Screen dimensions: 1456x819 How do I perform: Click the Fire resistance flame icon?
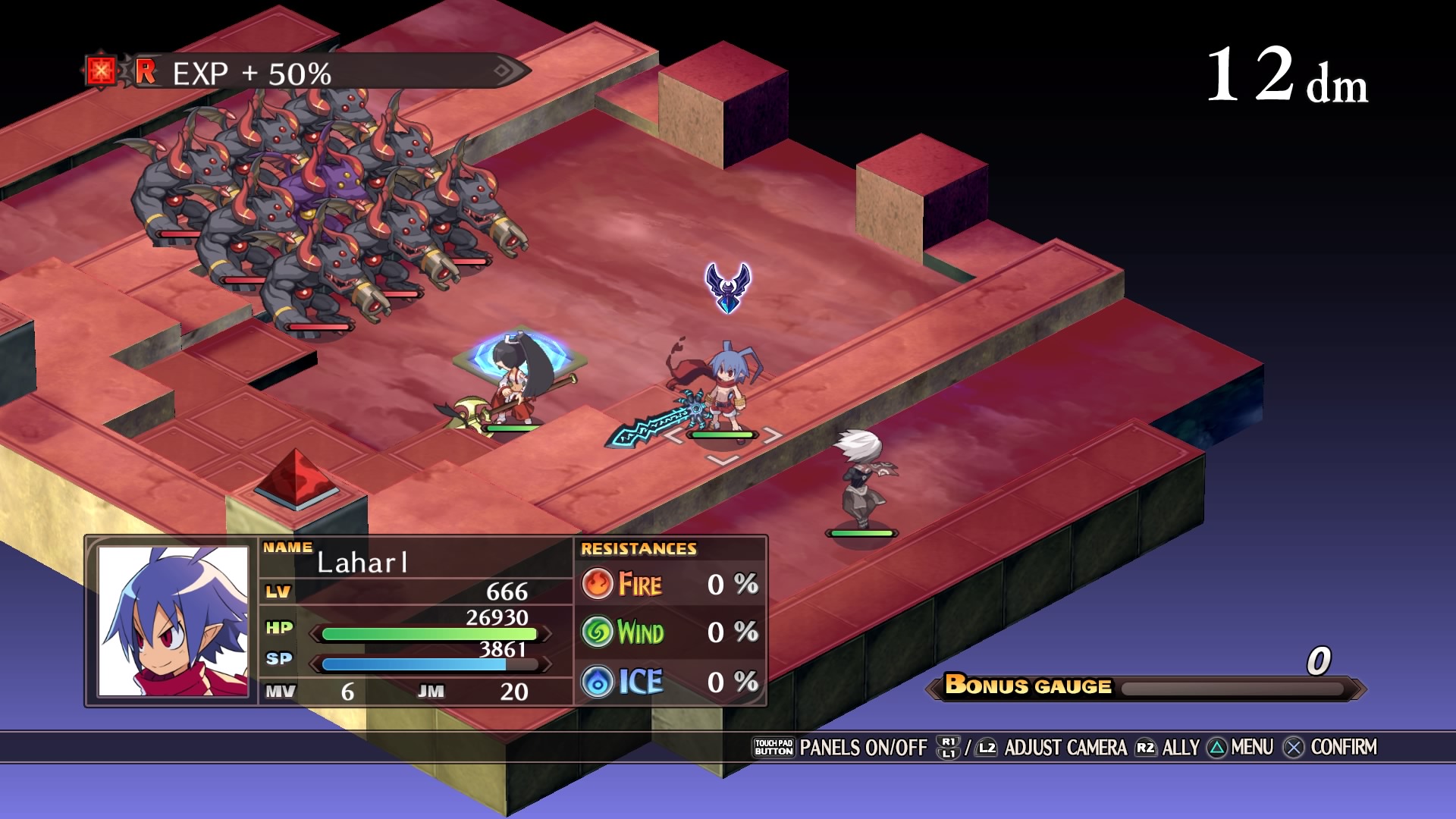pyautogui.click(x=598, y=584)
